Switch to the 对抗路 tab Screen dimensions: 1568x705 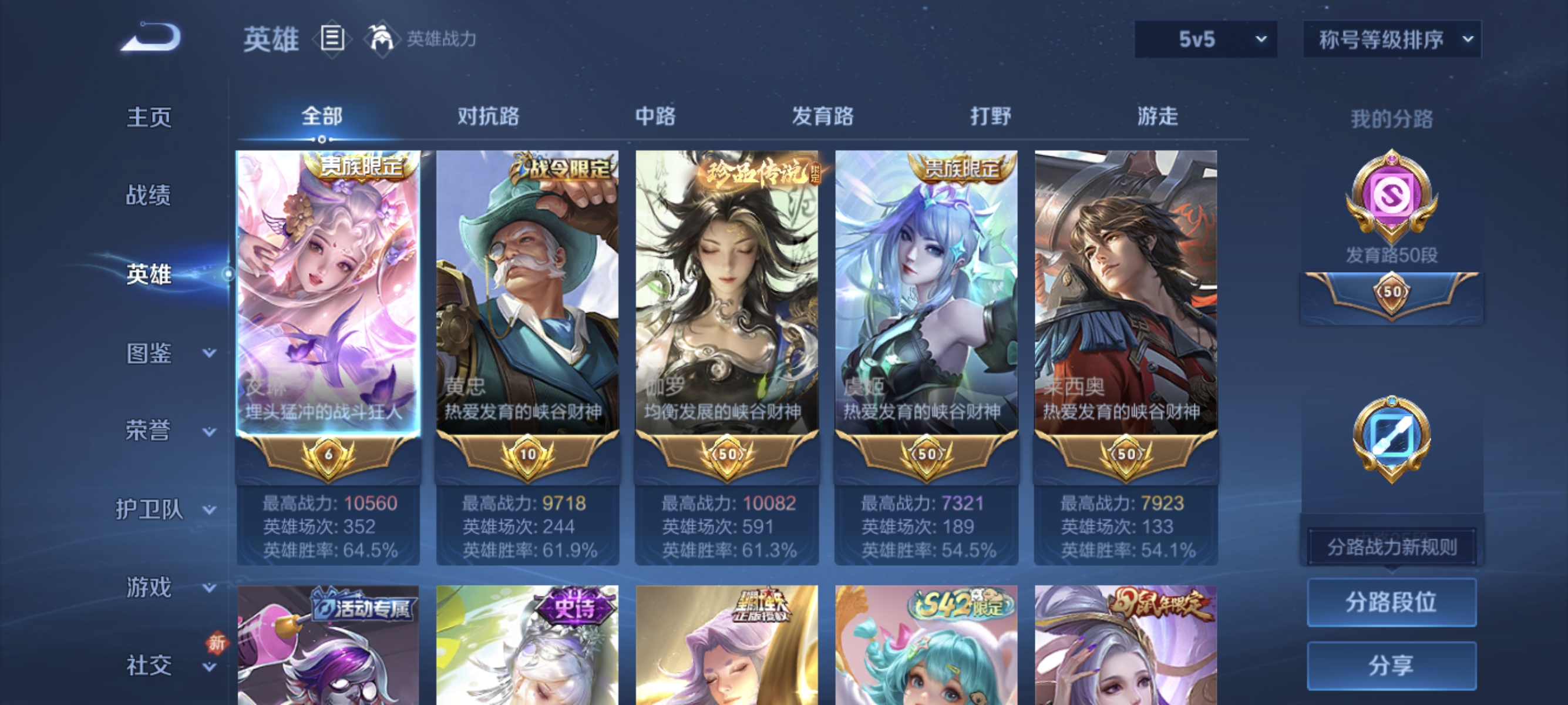point(487,116)
